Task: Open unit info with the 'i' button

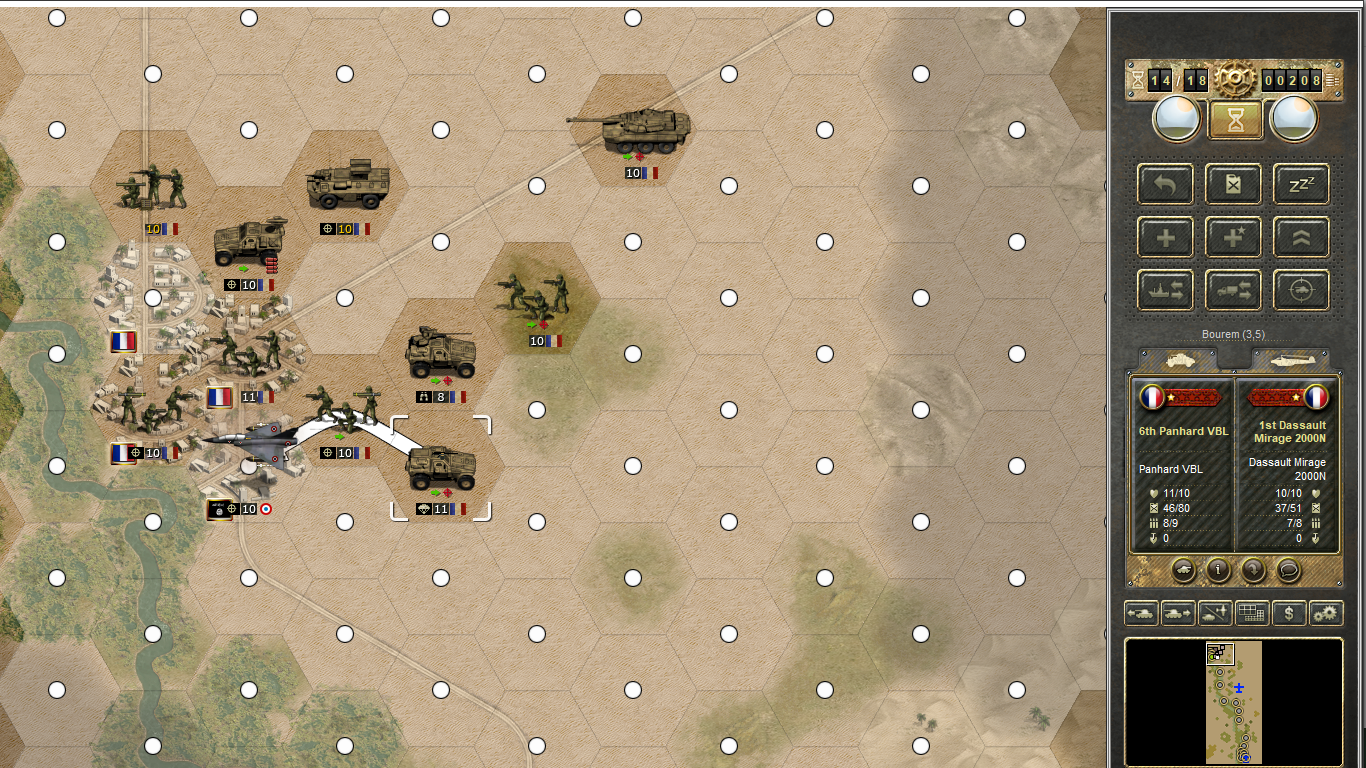Action: tap(1218, 570)
